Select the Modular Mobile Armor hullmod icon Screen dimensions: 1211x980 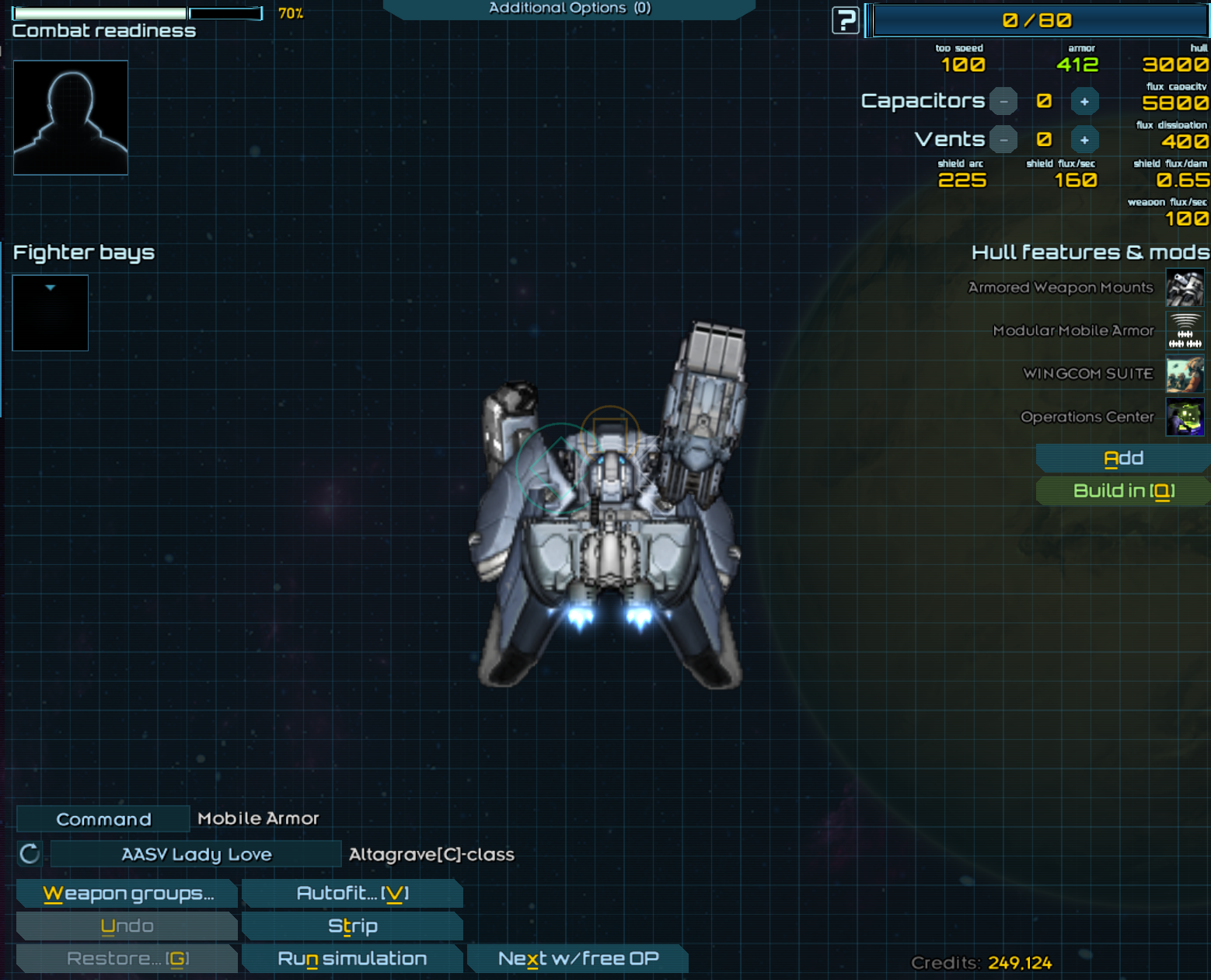tap(1185, 331)
